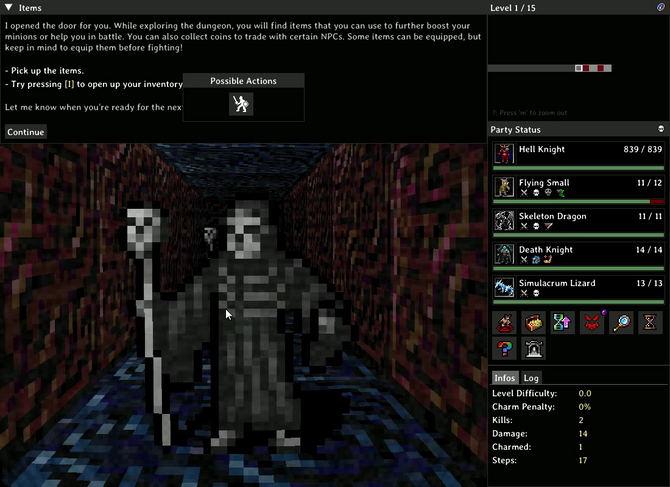
Task: Select Flying Small in Party Status
Action: (x=577, y=188)
